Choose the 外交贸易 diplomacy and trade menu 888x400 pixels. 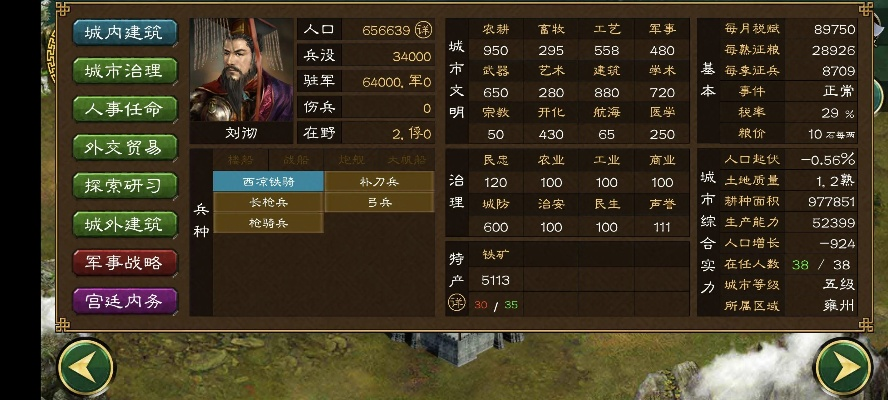click(125, 147)
